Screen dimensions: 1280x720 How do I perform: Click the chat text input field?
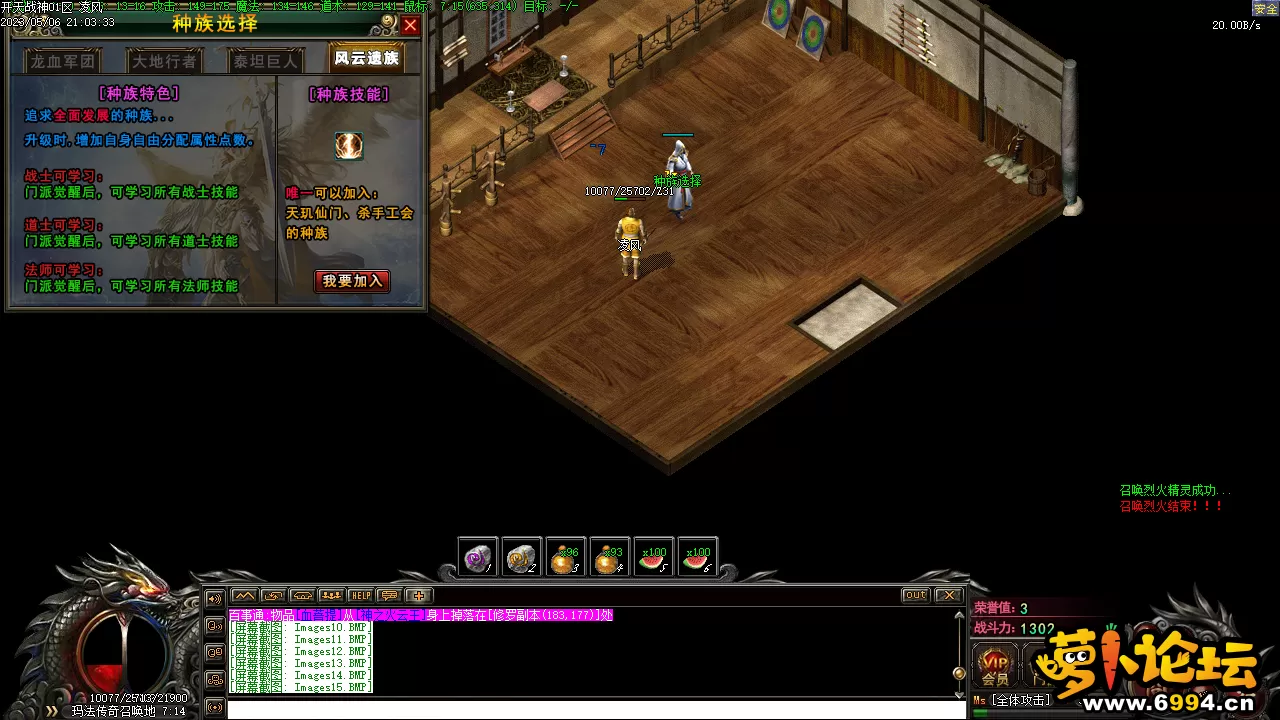pyautogui.click(x=595, y=709)
